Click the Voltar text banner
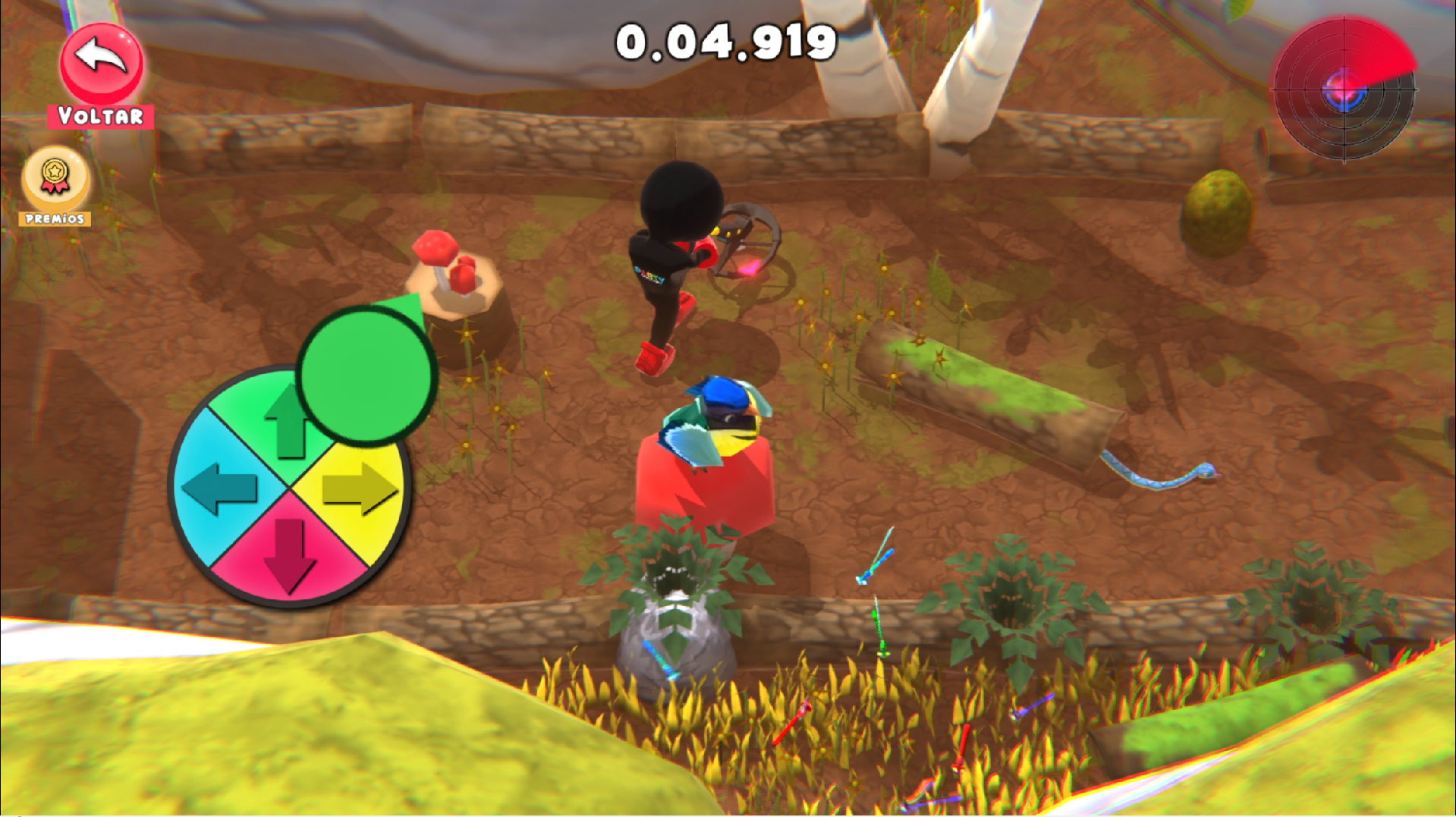 point(101,116)
